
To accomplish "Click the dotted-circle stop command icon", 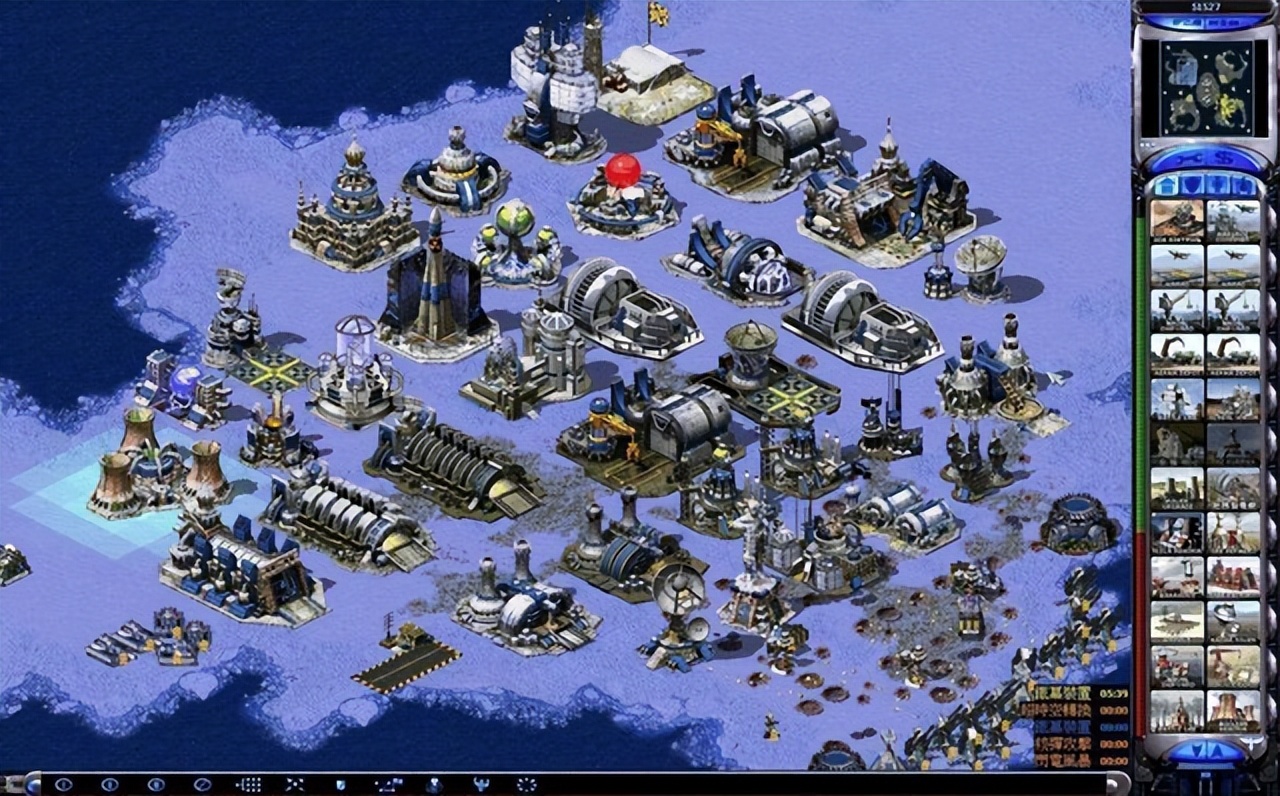I will [526, 785].
